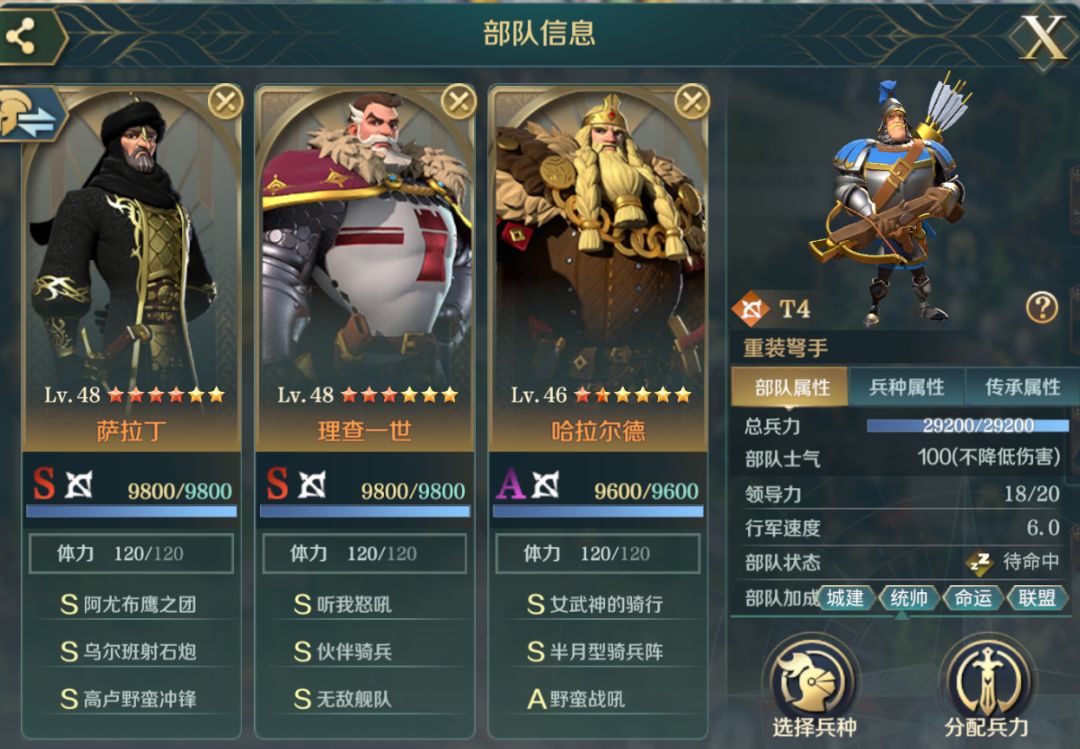Switch to the 兵种属性 tab
This screenshot has height=749, width=1080.
906,388
